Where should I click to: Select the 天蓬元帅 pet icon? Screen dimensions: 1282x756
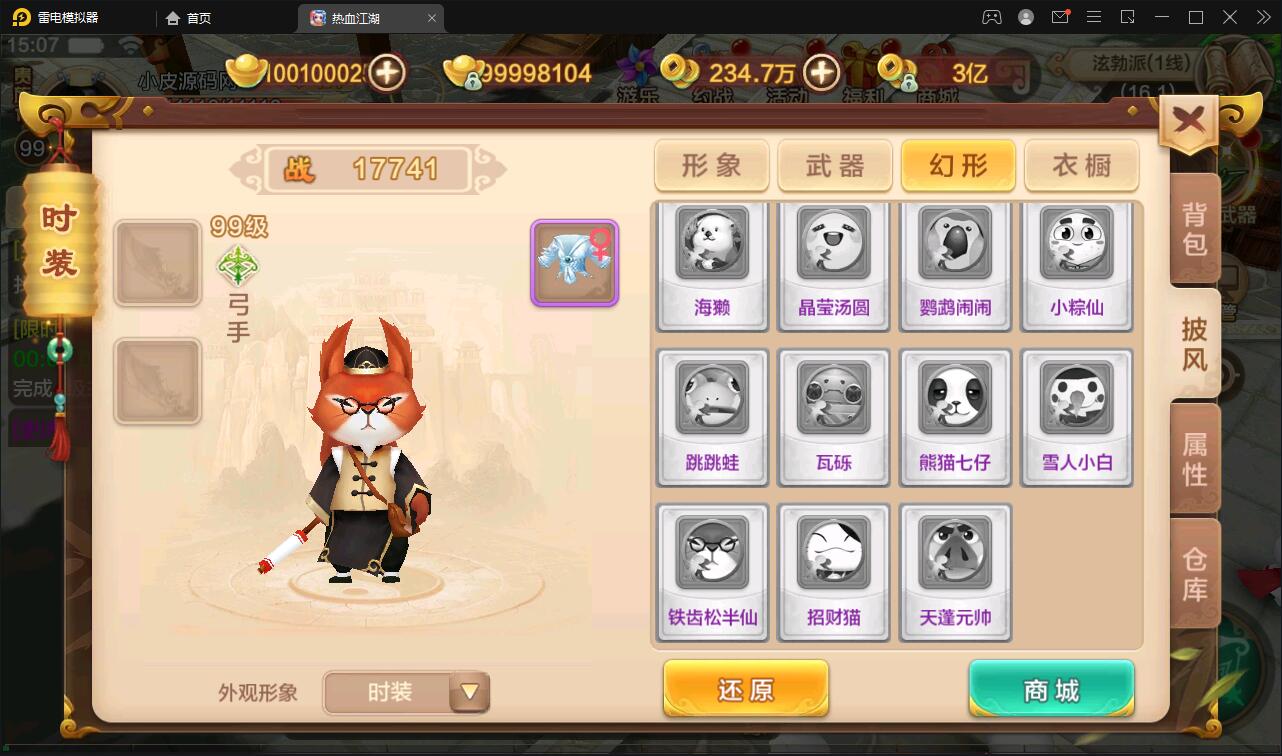[x=956, y=555]
